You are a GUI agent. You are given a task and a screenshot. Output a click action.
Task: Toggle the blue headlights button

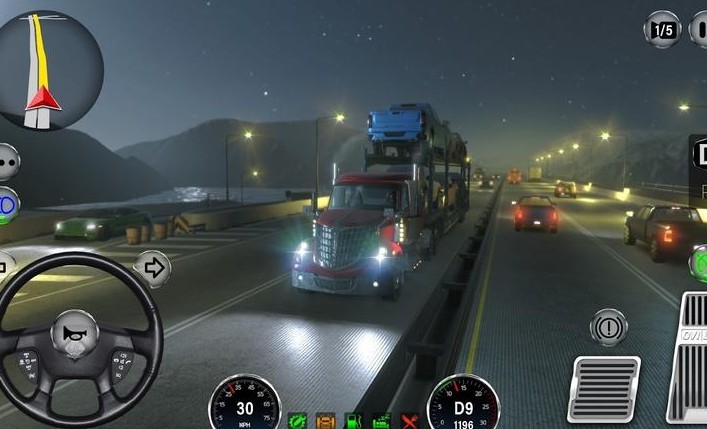click(7, 203)
